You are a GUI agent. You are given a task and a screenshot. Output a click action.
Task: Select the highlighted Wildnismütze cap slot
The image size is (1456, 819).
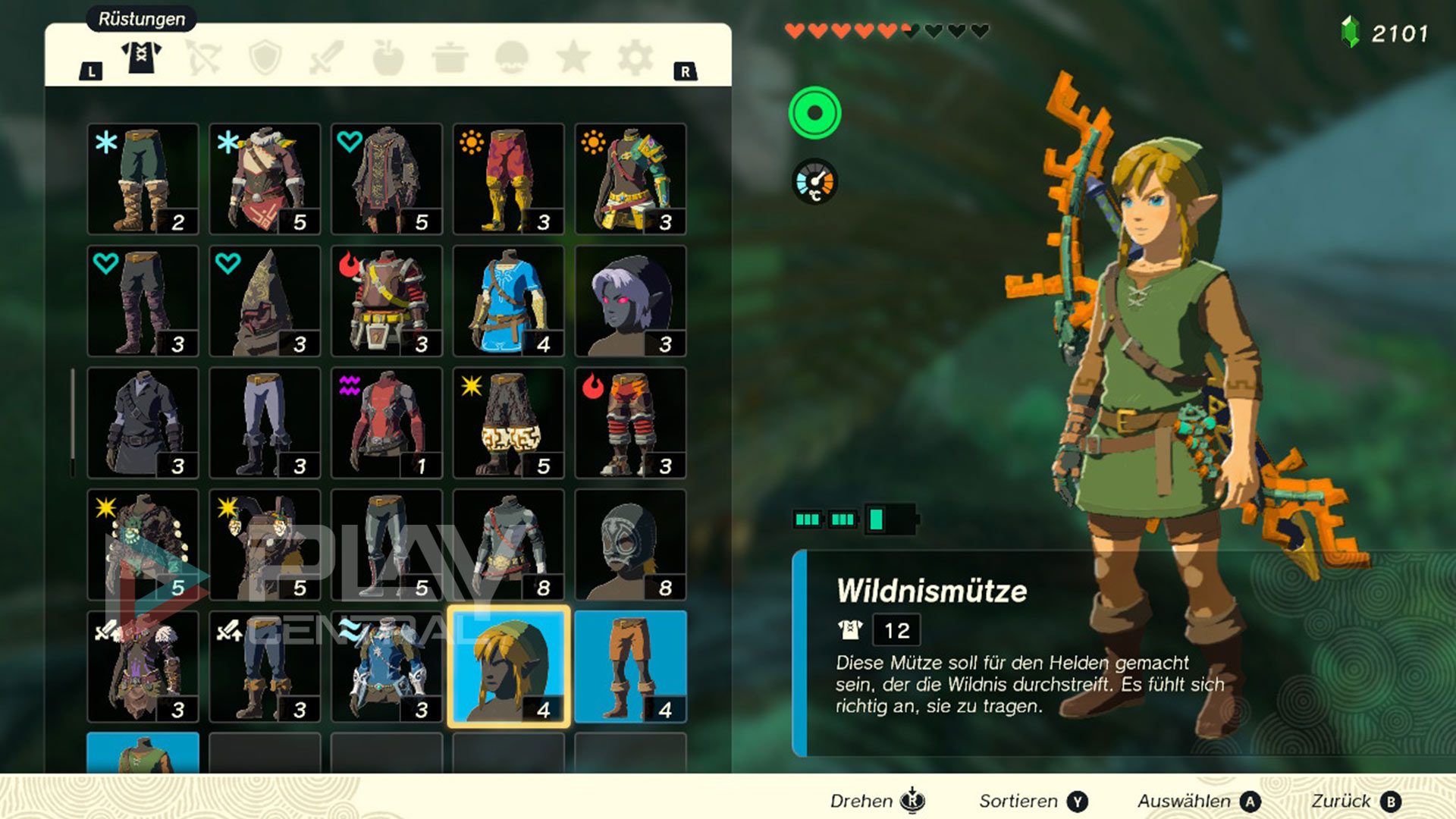point(508,666)
